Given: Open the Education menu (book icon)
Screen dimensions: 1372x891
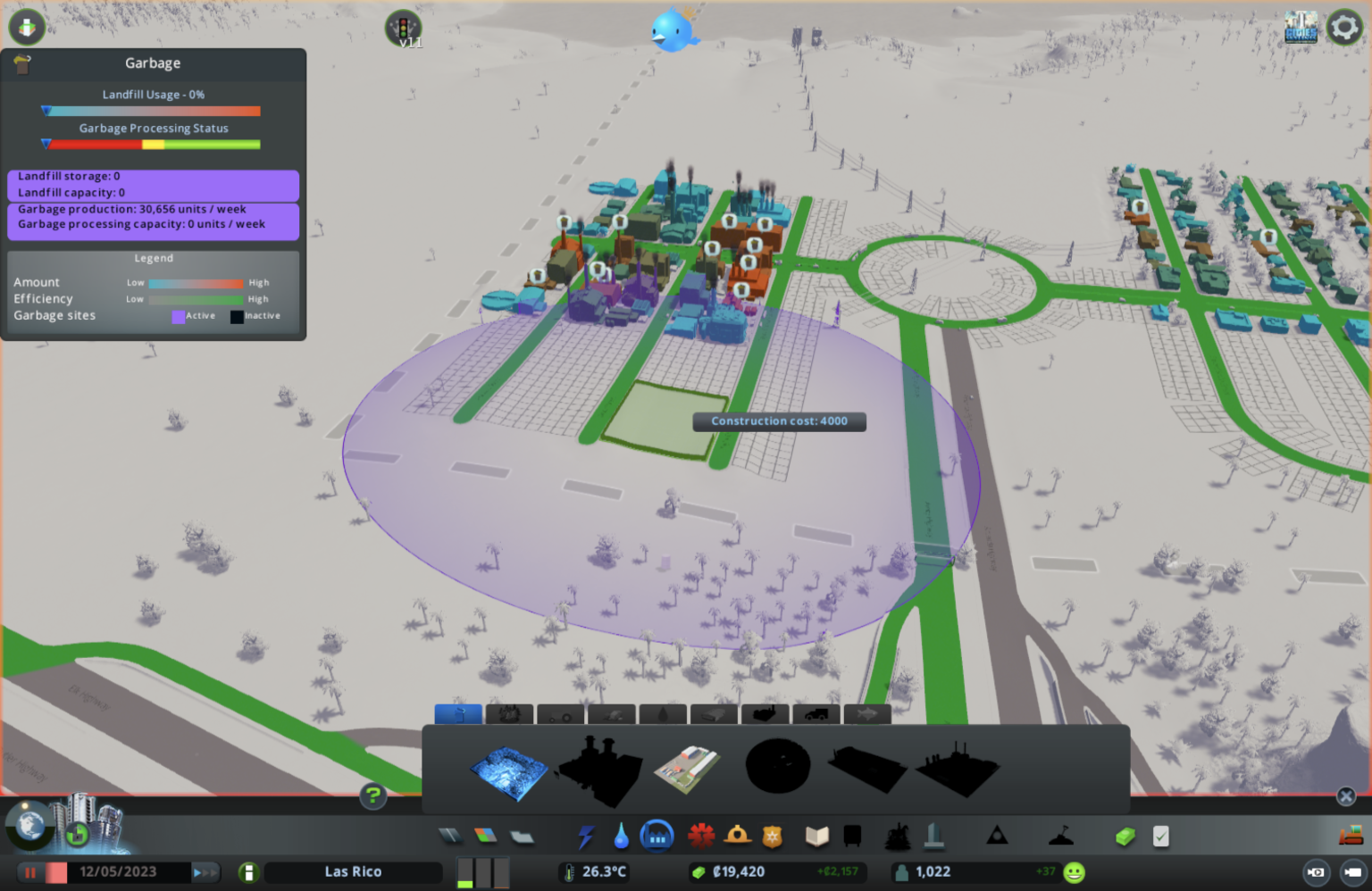Looking at the screenshot, I should pyautogui.click(x=816, y=836).
